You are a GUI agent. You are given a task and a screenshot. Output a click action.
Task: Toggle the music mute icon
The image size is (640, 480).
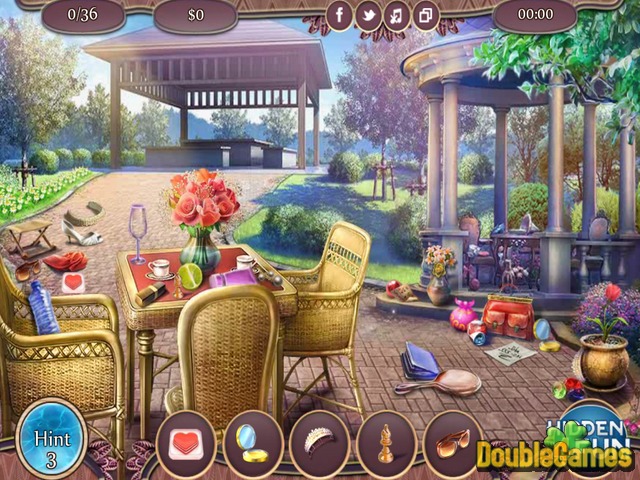point(396,15)
